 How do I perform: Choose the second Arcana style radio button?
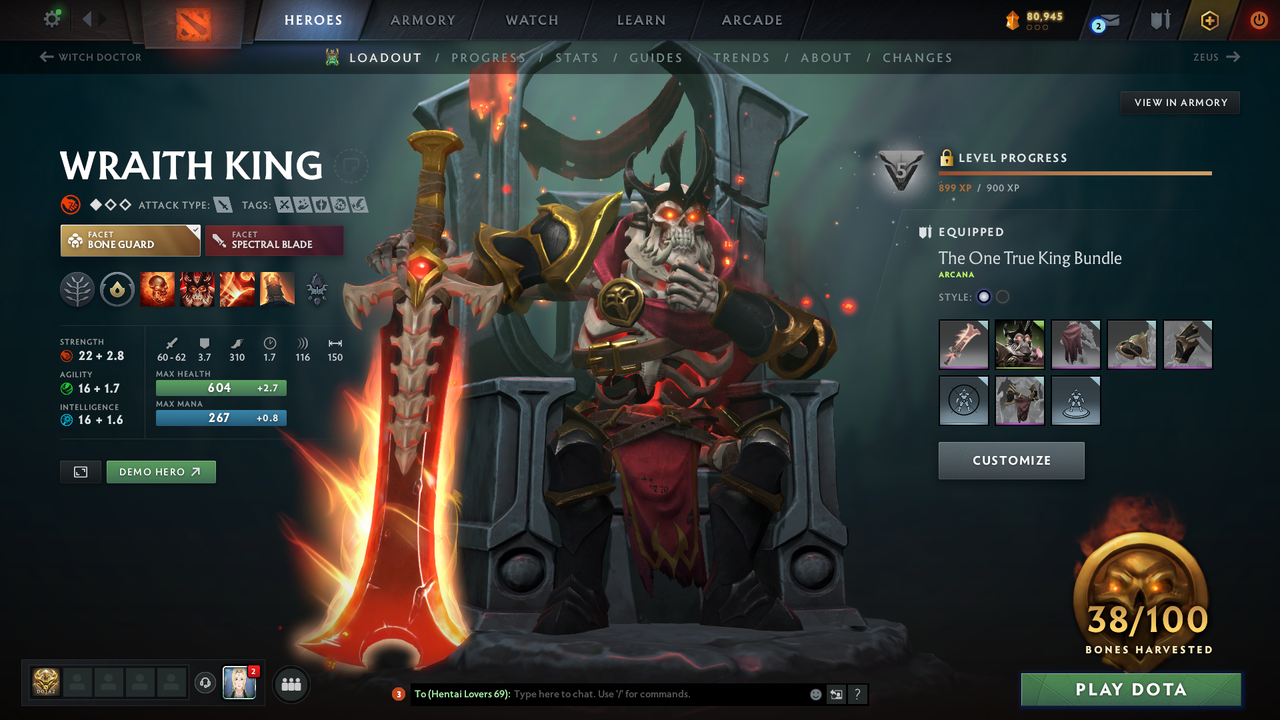tap(1002, 296)
